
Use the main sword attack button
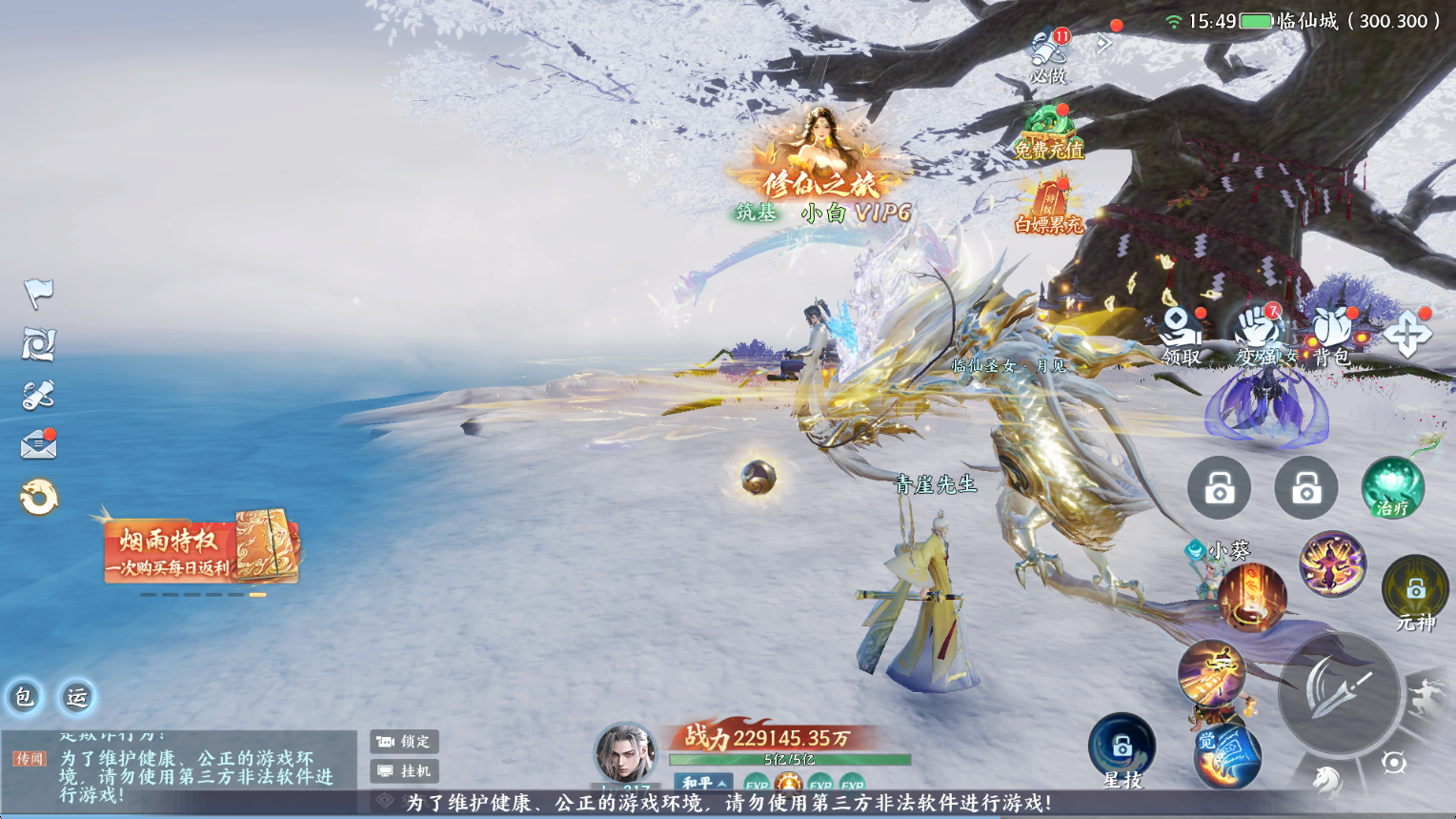point(1338,692)
